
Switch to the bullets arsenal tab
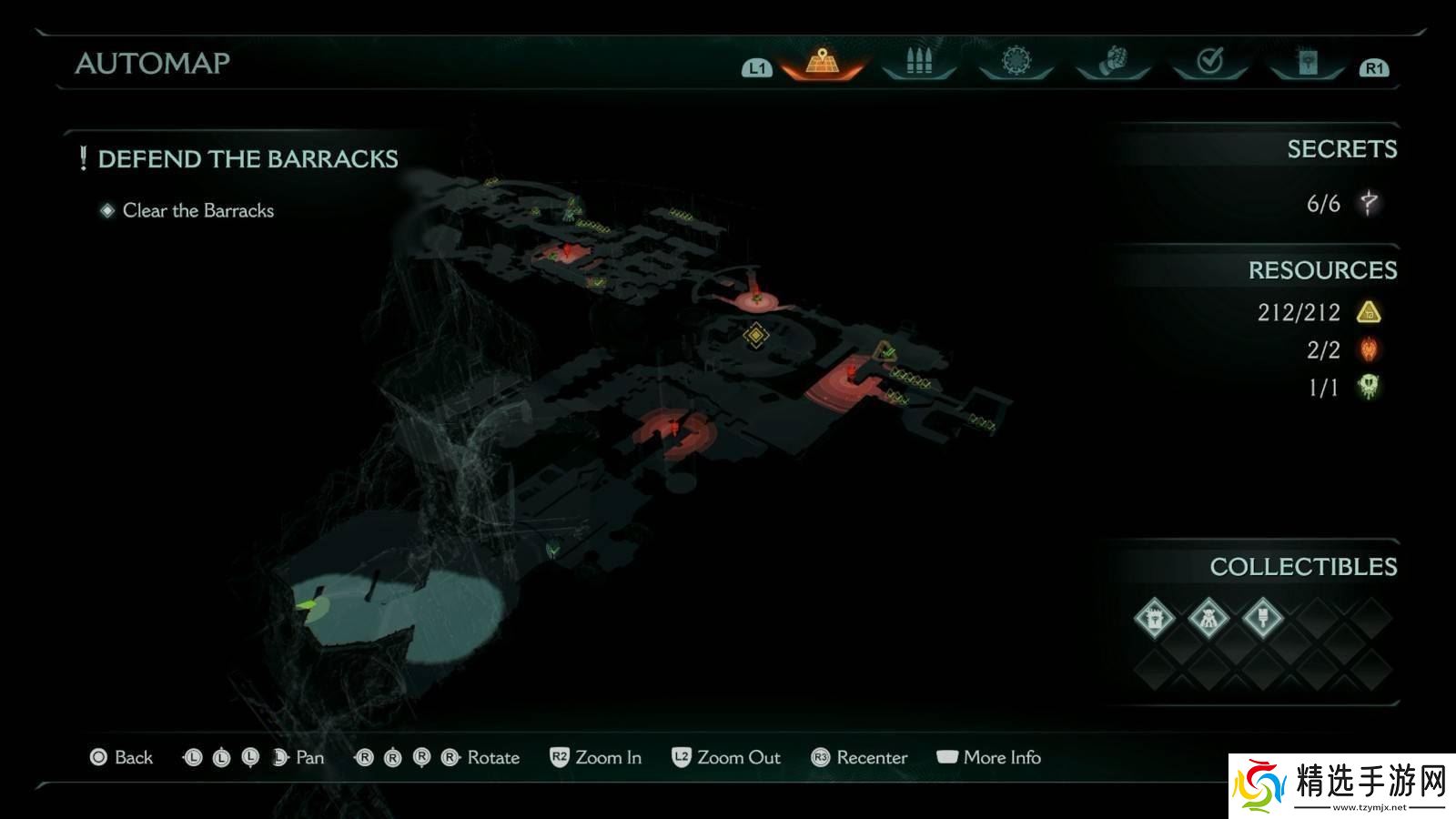(919, 62)
